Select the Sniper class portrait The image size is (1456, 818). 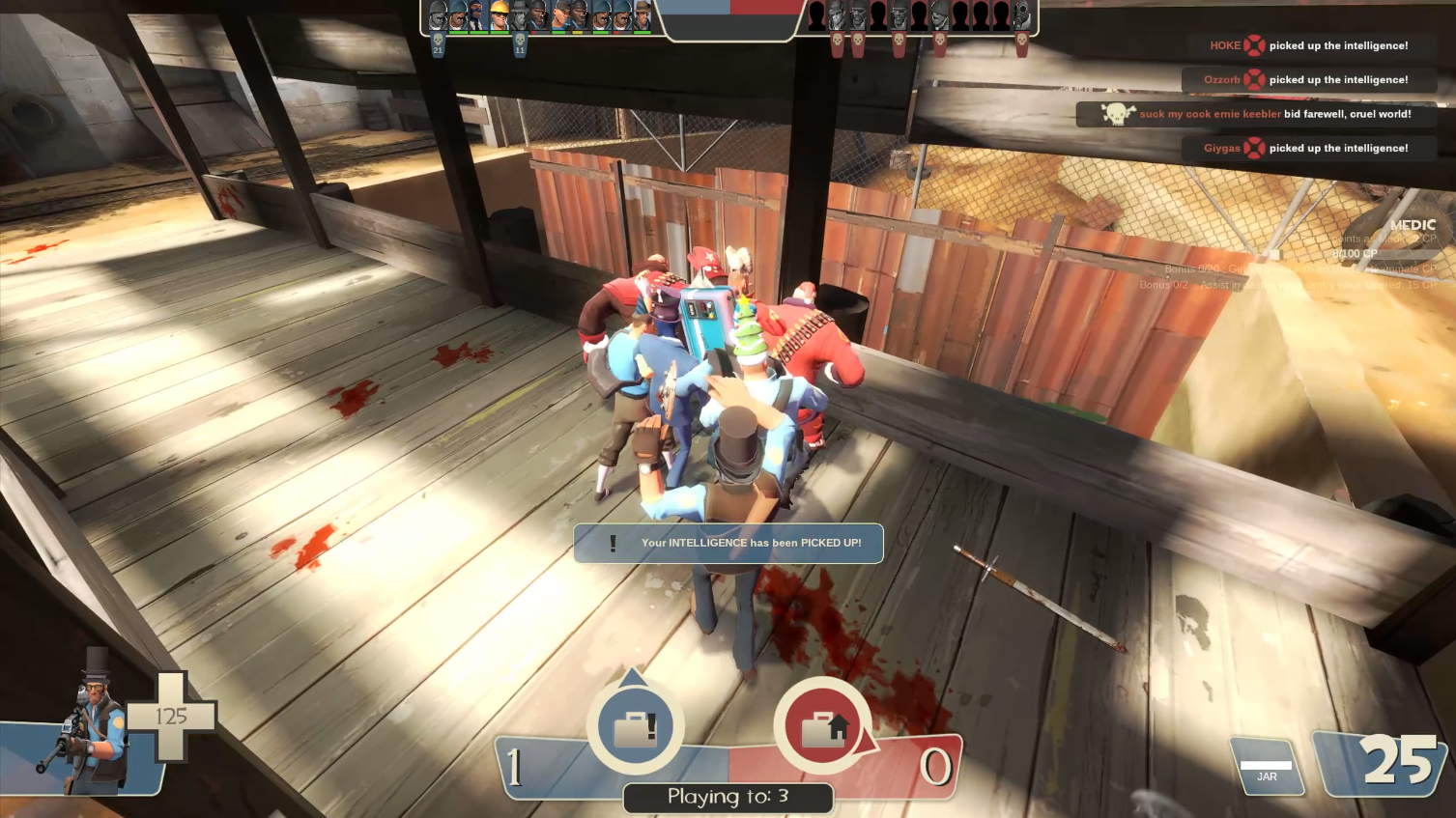pos(92,724)
